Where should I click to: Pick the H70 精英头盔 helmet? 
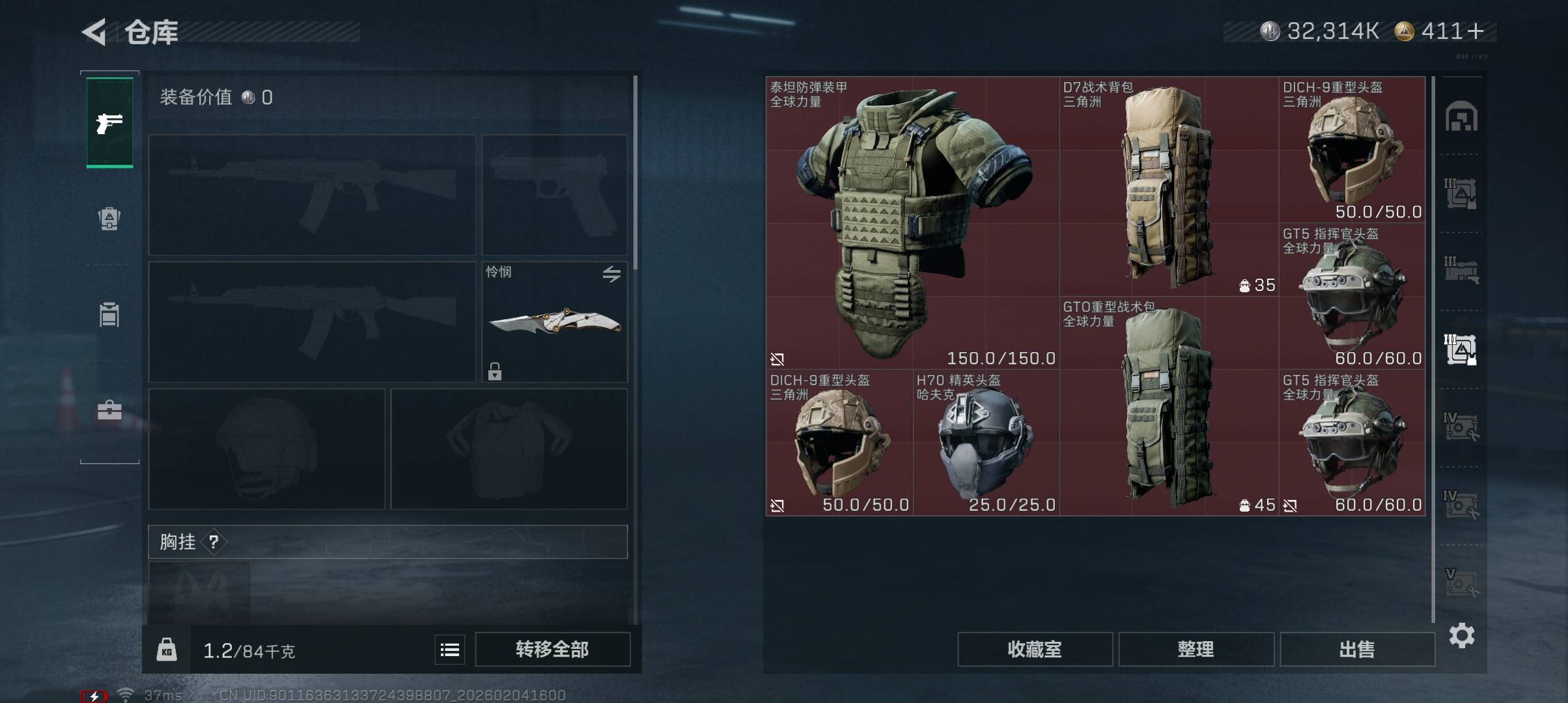click(985, 443)
